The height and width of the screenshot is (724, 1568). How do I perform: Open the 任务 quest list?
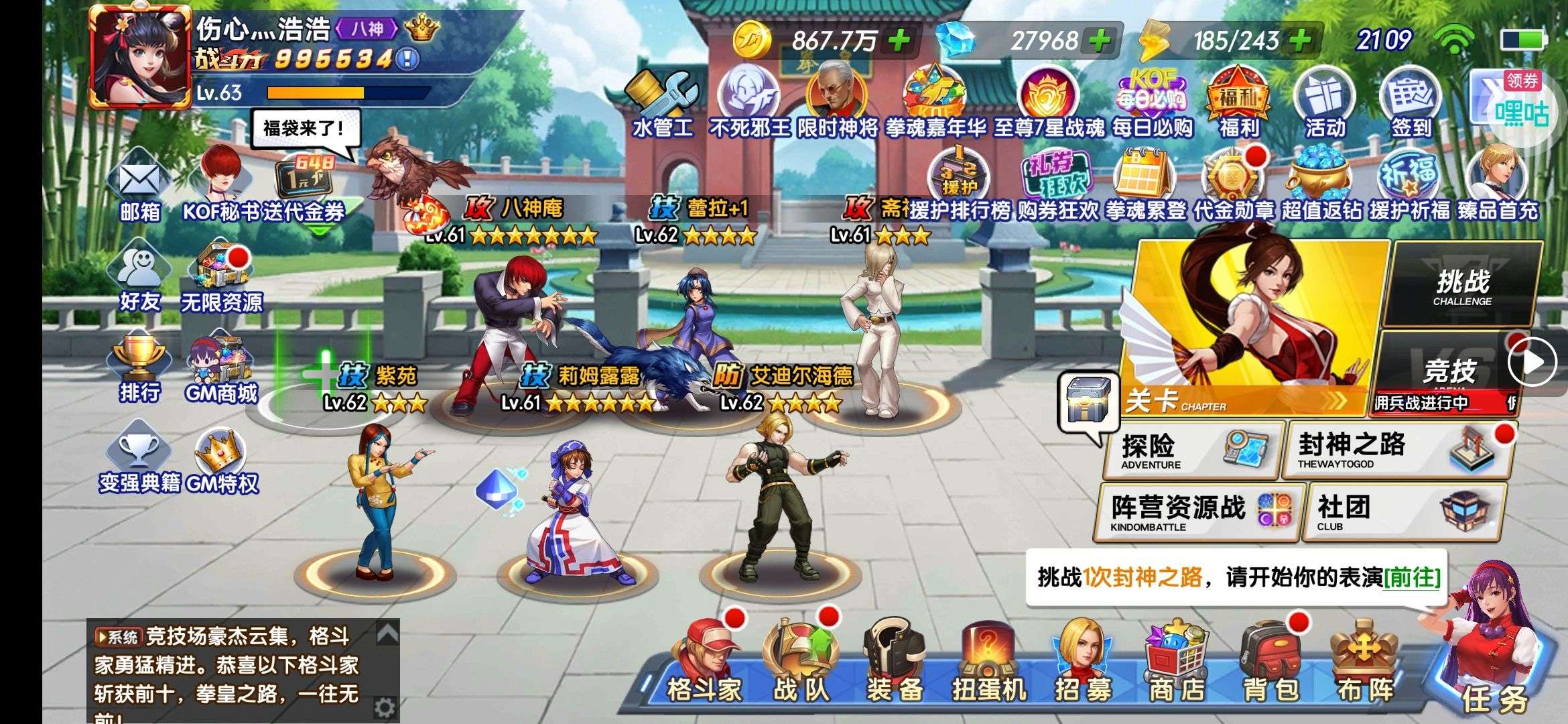coord(1494,664)
